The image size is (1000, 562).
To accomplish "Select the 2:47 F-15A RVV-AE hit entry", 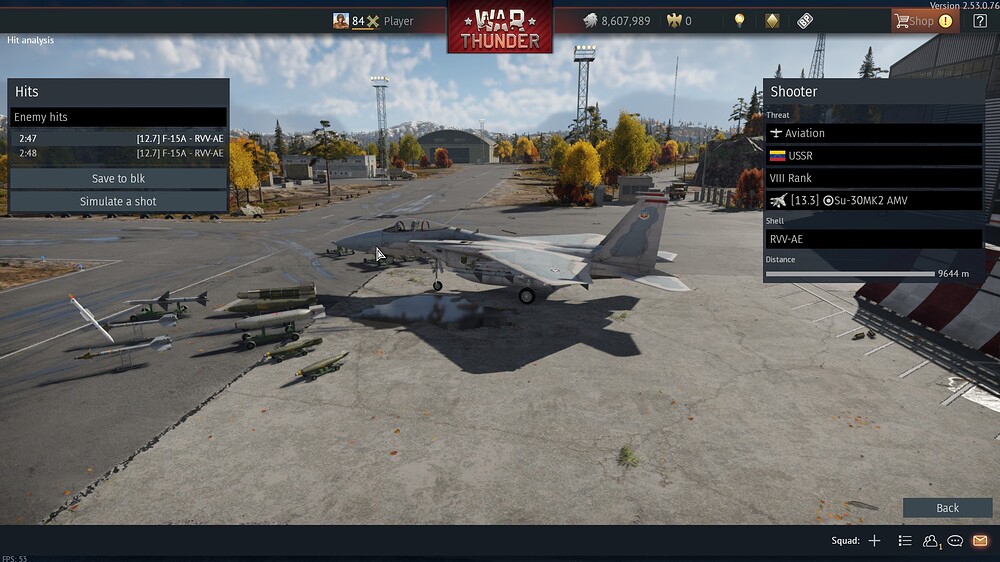I will point(118,138).
